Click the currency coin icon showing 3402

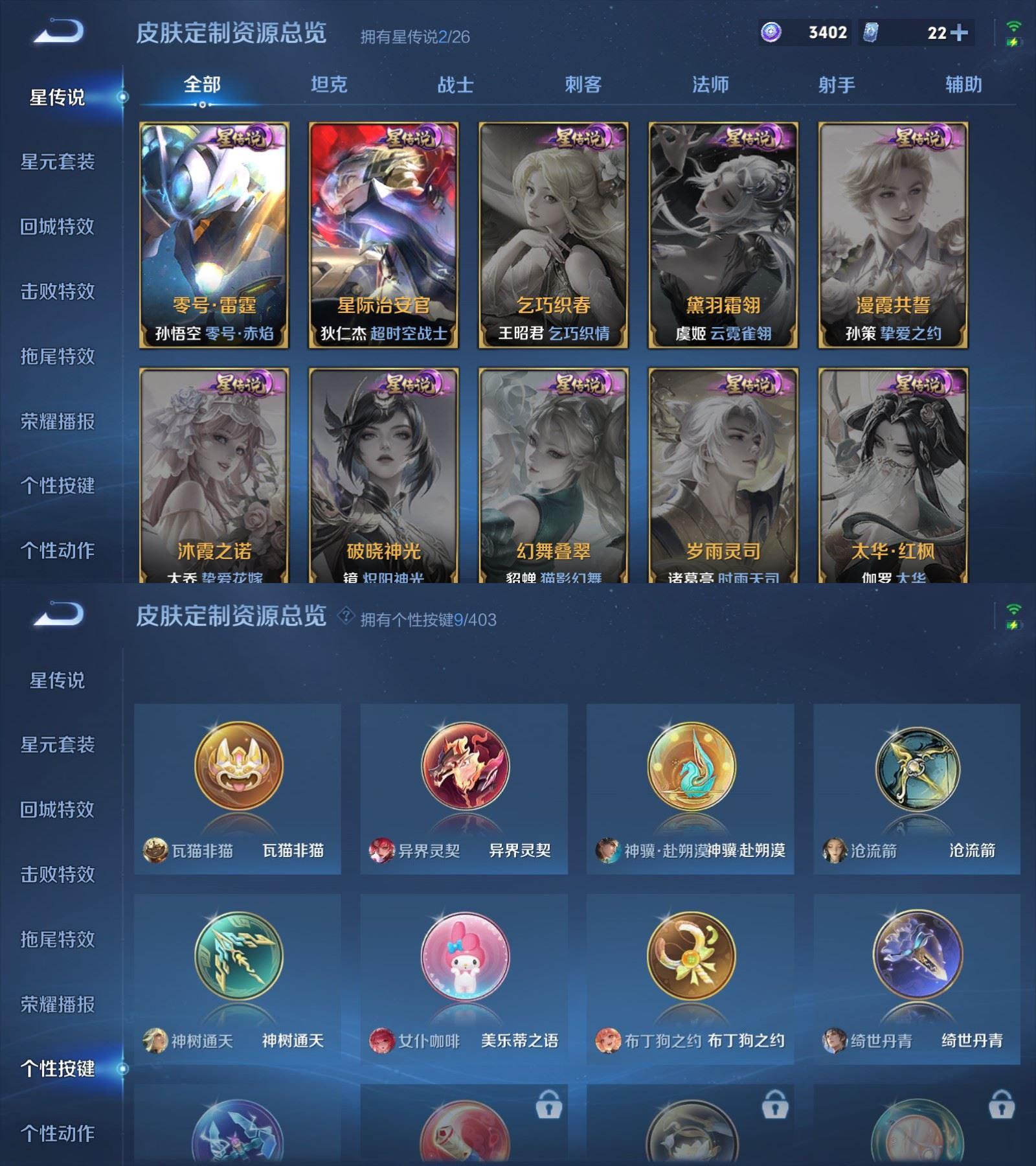click(772, 31)
